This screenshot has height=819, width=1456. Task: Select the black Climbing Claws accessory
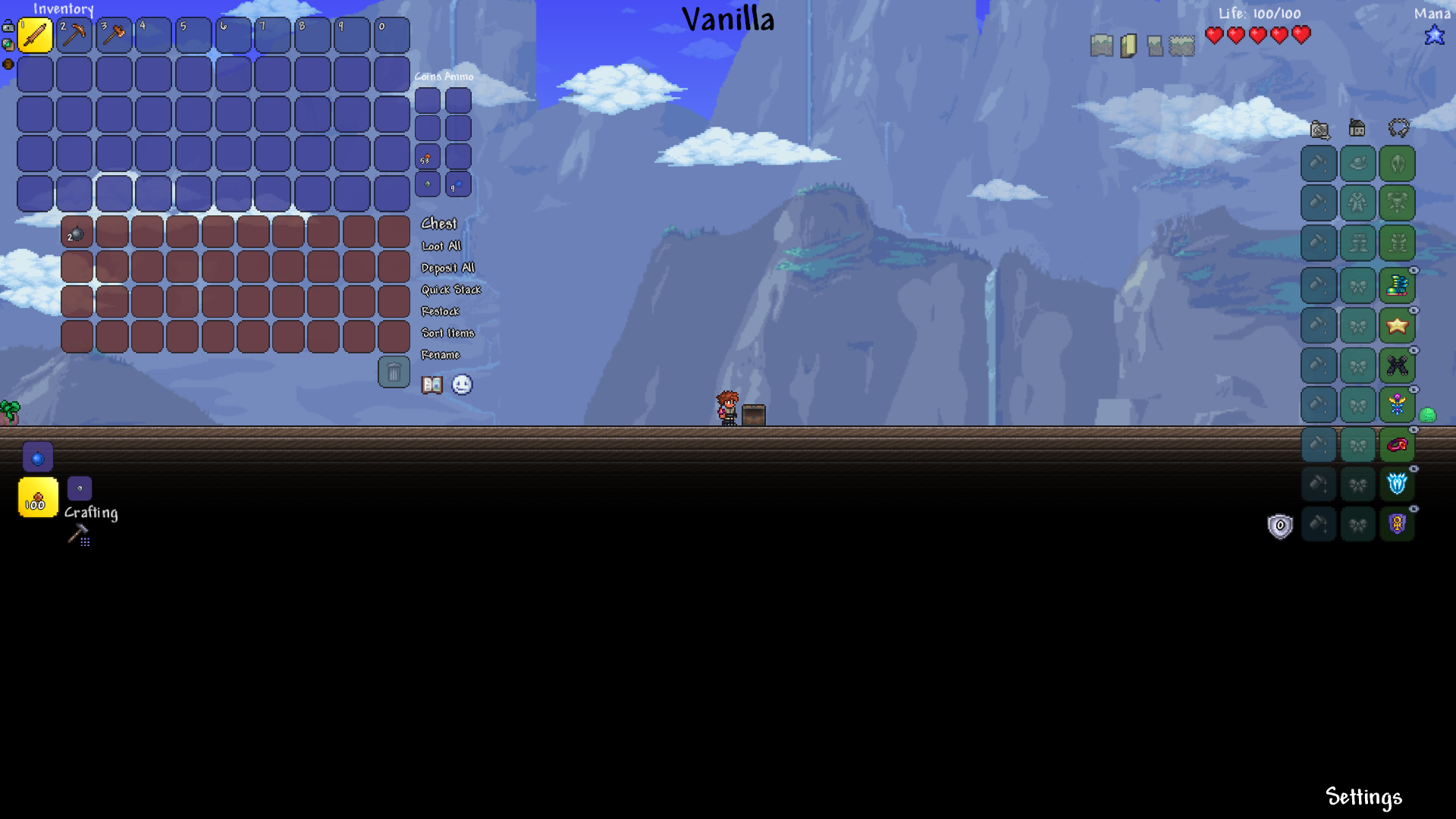1398,366
